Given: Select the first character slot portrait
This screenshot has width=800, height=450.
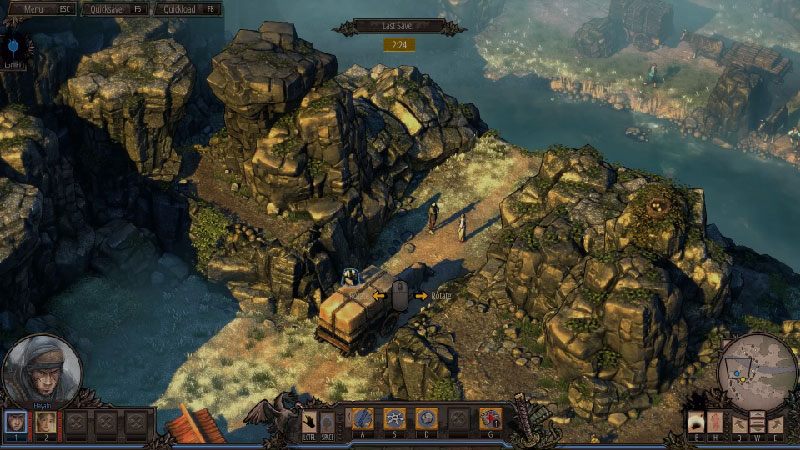Looking at the screenshot, I should tap(15, 422).
